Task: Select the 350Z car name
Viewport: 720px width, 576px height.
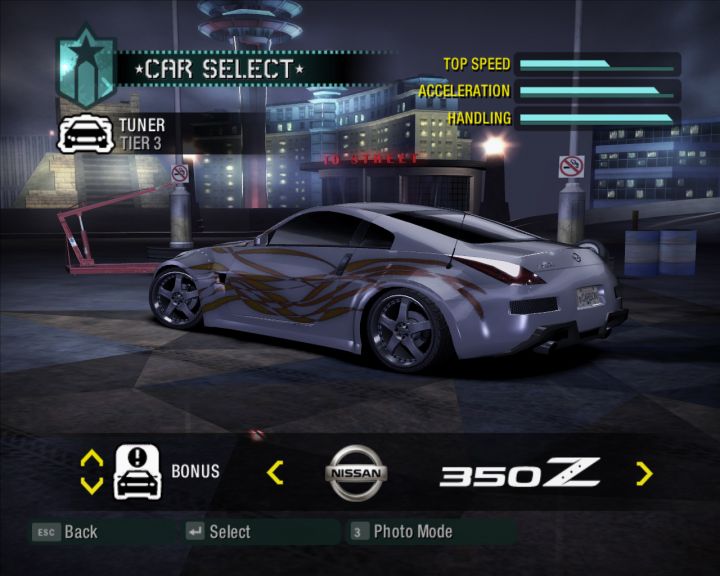Action: (519, 473)
